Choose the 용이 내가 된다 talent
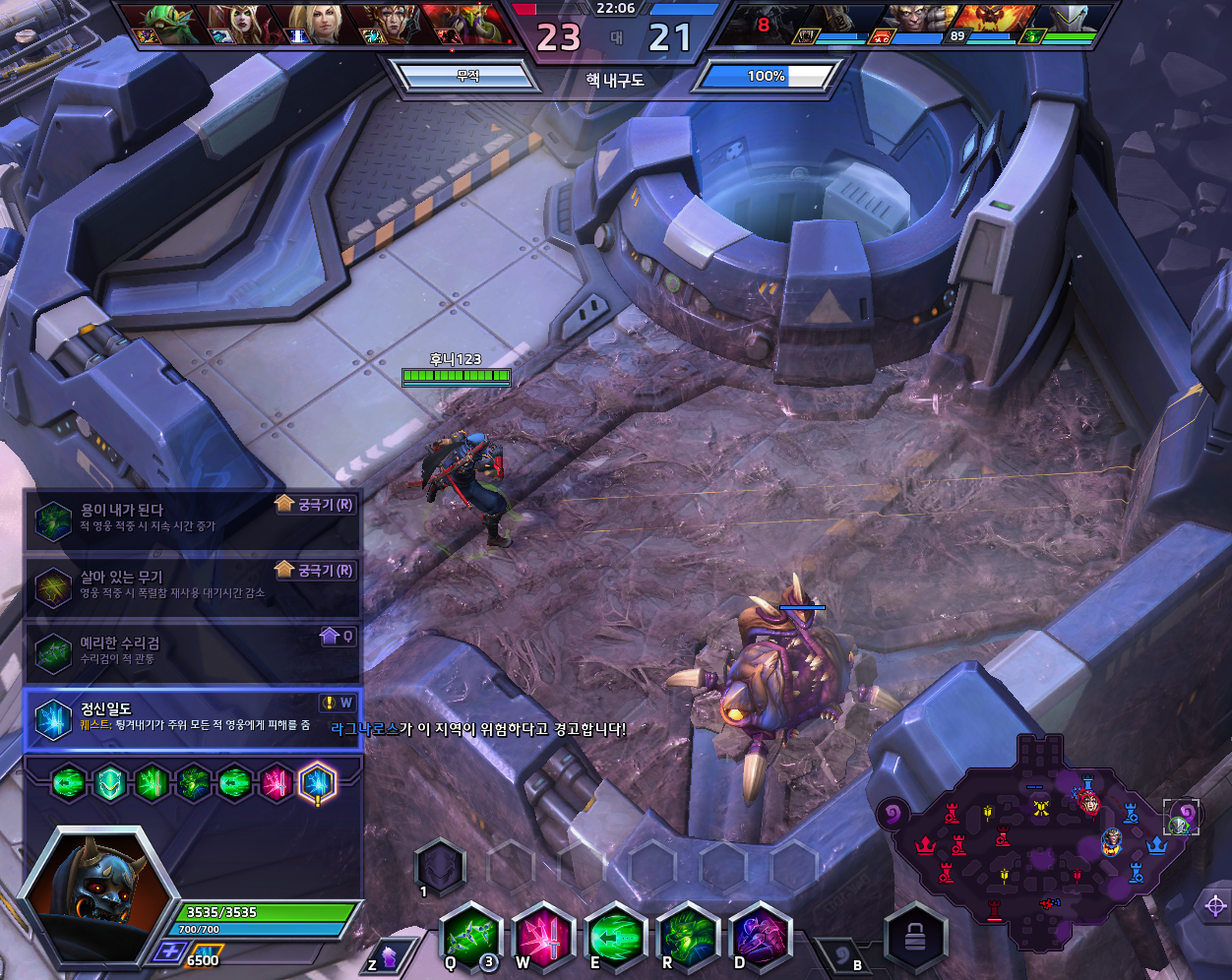This screenshot has height=980, width=1232. coord(192,519)
